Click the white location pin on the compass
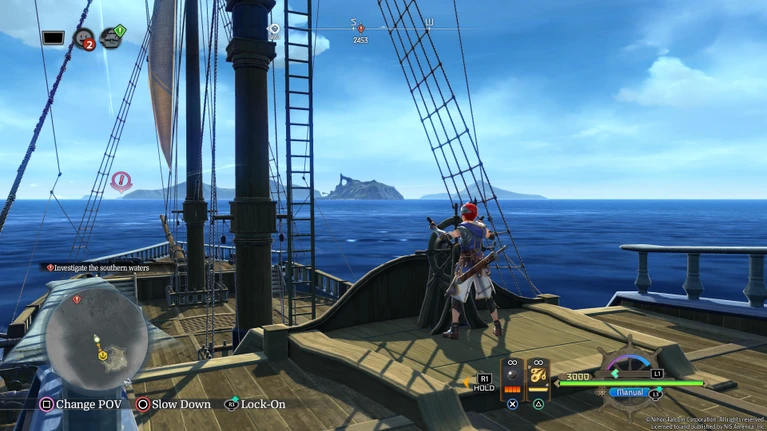 (x=274, y=32)
